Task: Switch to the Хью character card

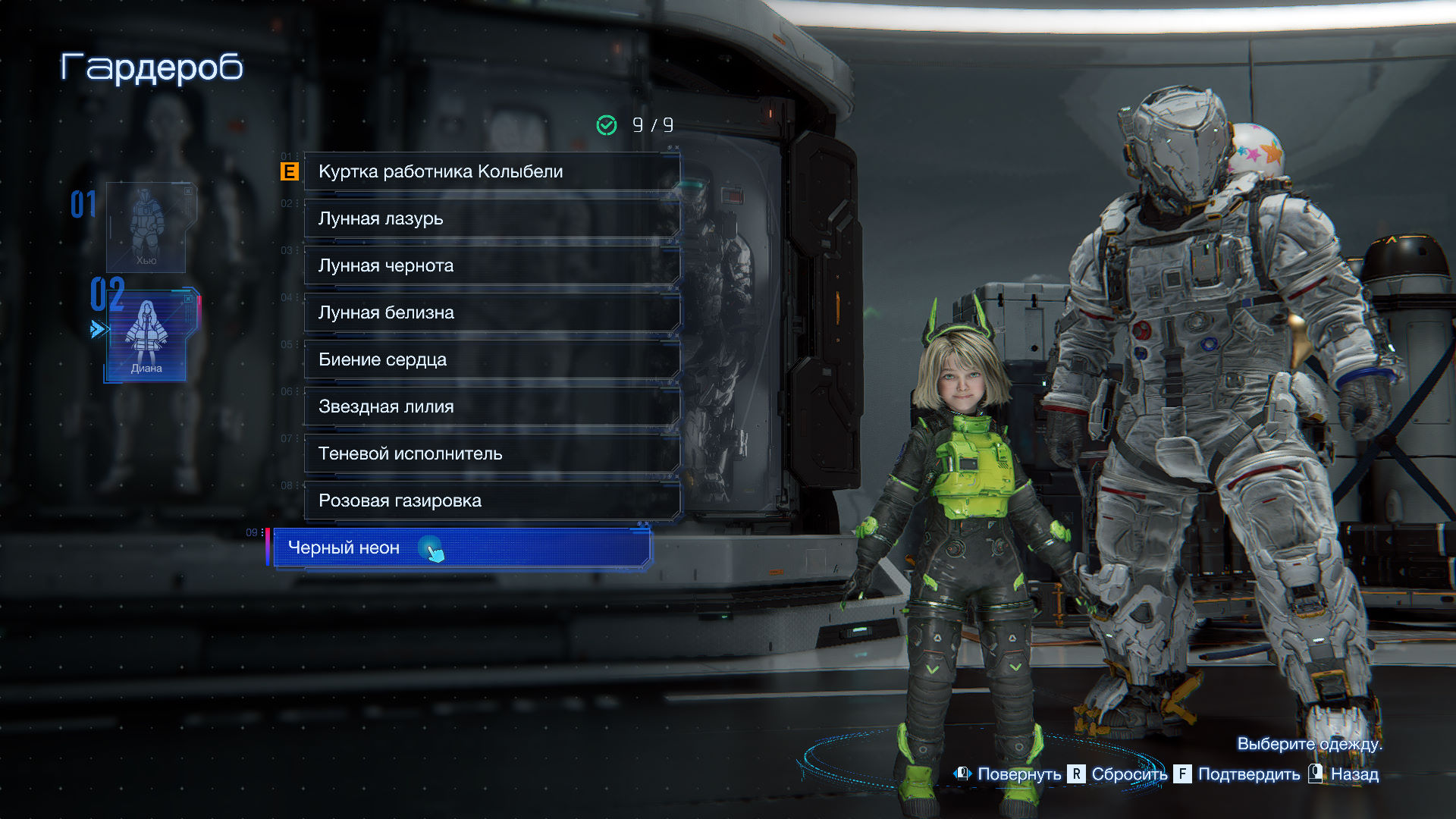Action: click(x=146, y=227)
